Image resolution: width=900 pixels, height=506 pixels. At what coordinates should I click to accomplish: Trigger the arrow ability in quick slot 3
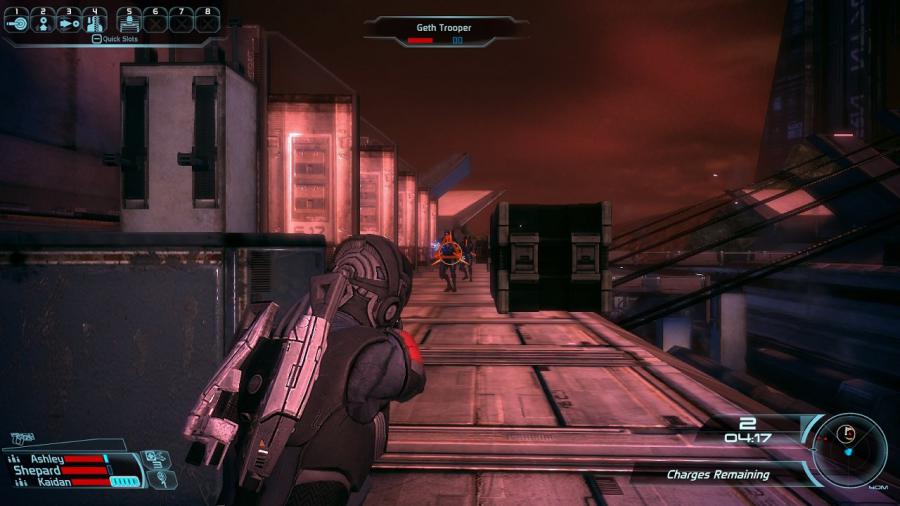(x=68, y=20)
